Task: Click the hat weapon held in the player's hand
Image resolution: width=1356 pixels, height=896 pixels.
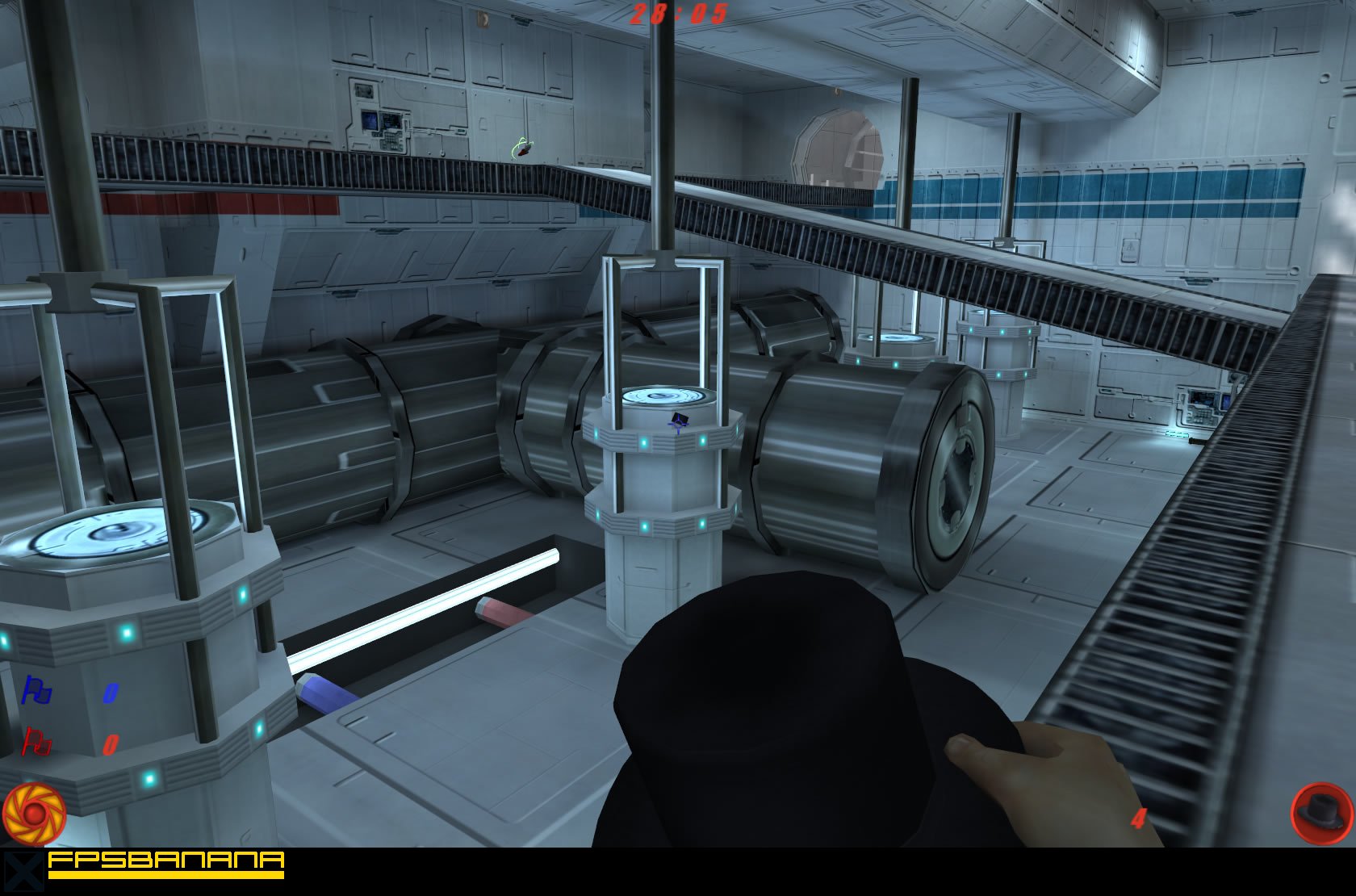Action: pyautogui.click(x=767, y=702)
